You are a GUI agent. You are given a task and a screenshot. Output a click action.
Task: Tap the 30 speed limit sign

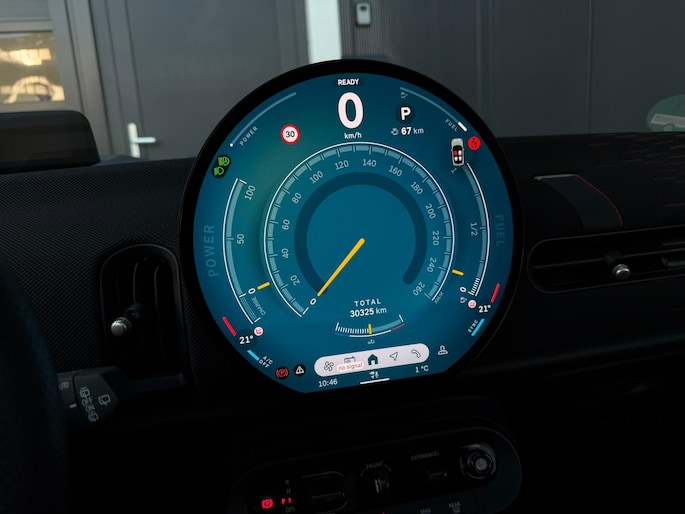[290, 132]
